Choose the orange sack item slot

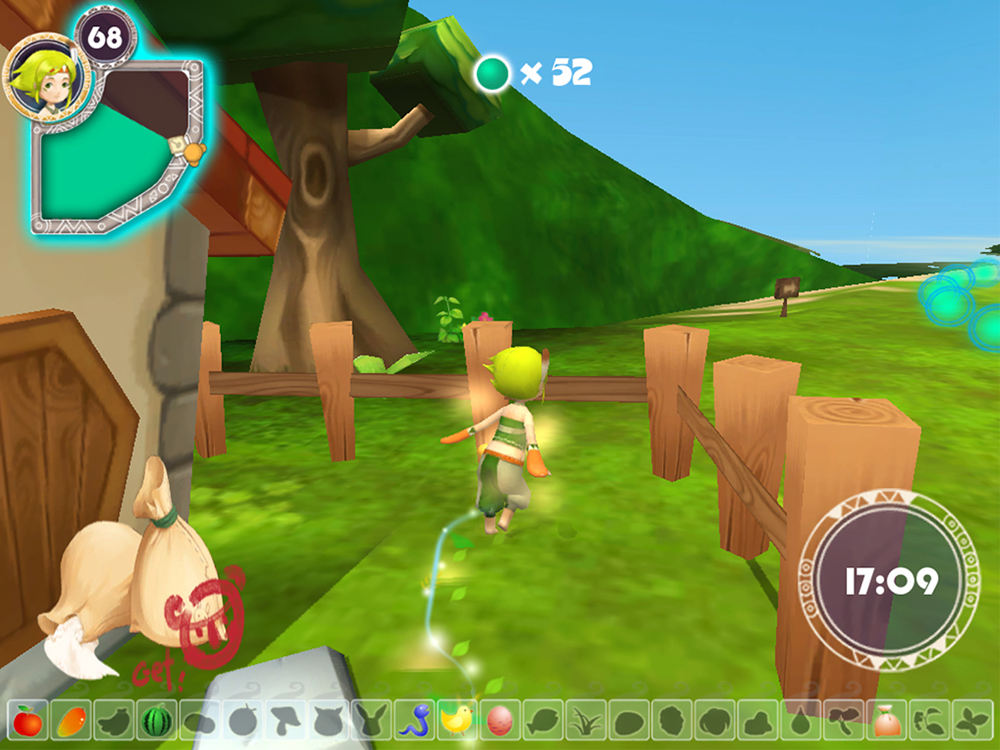pyautogui.click(x=885, y=719)
